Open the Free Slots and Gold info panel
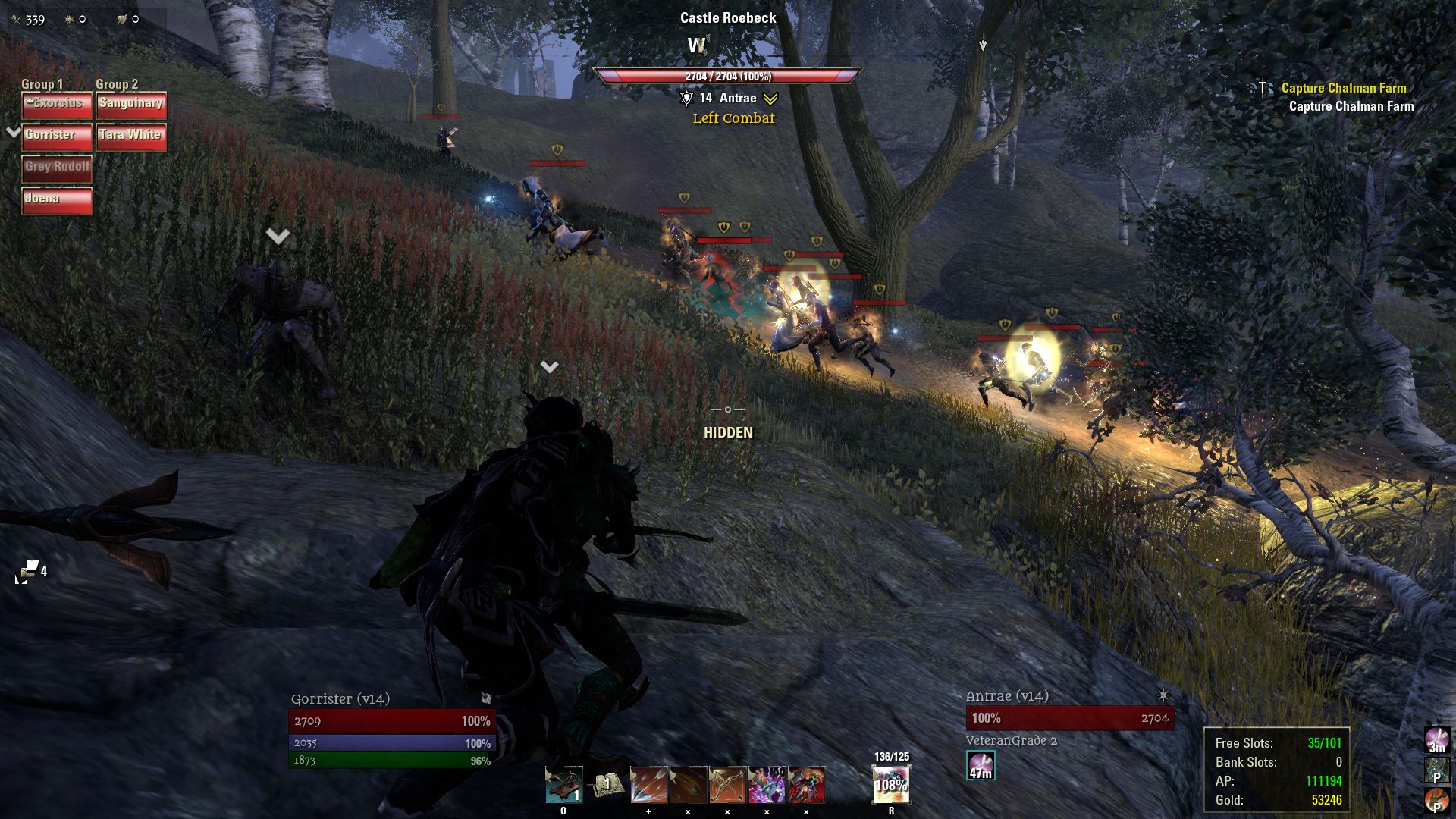The image size is (1456, 819). pyautogui.click(x=1277, y=770)
